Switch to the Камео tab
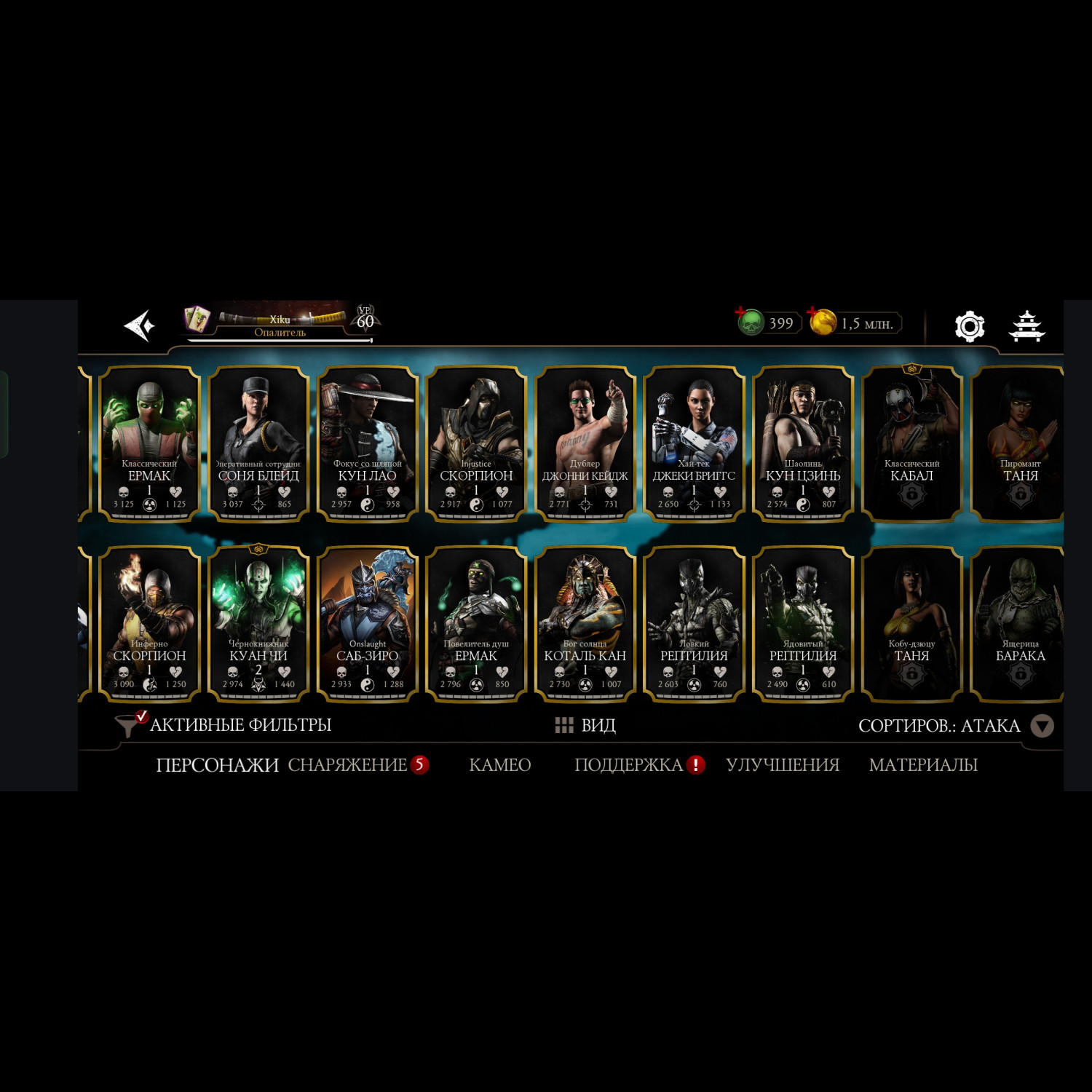Viewport: 1092px width, 1092px height. click(500, 765)
